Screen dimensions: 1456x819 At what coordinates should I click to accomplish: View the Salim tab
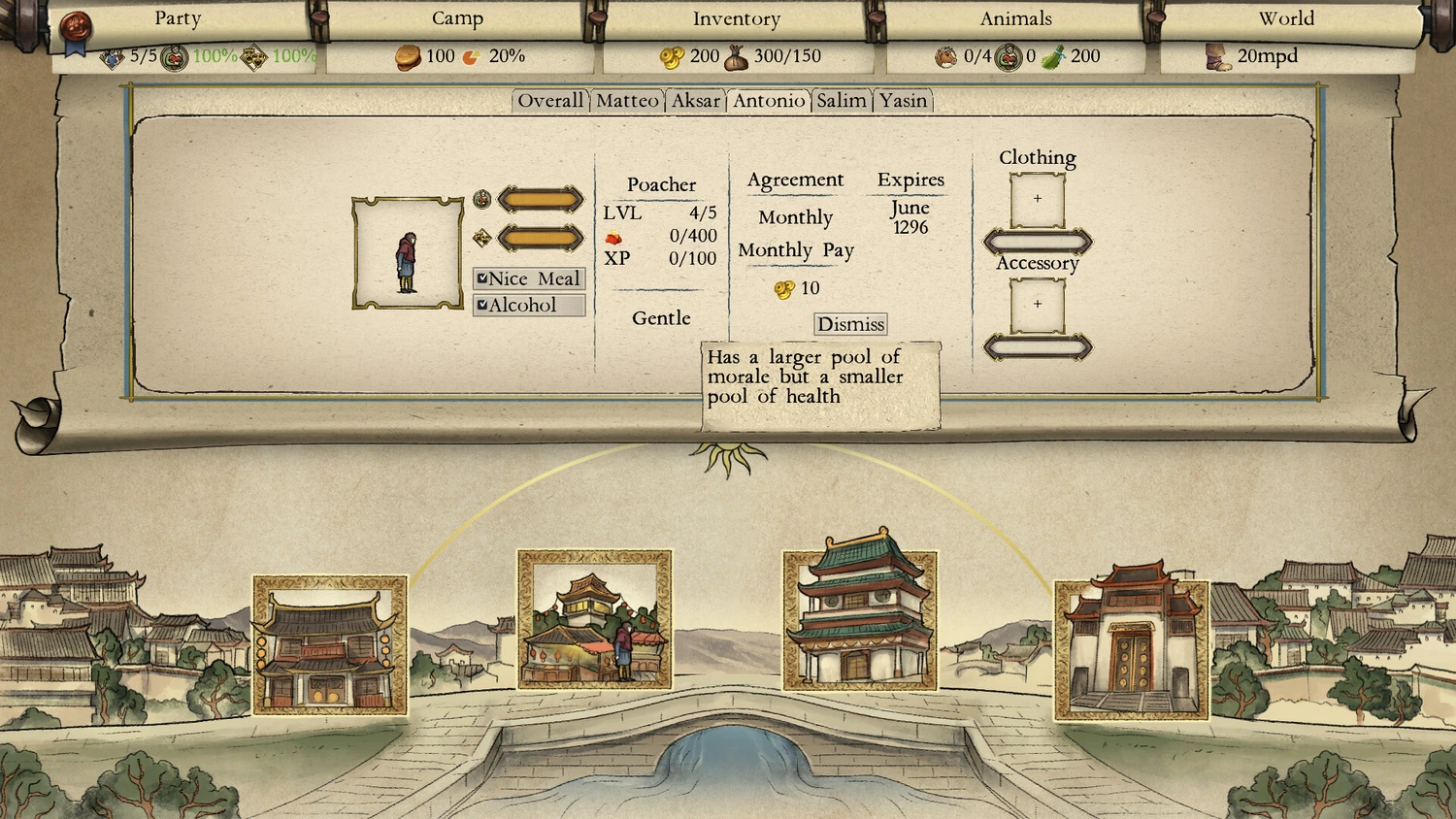[x=841, y=101]
